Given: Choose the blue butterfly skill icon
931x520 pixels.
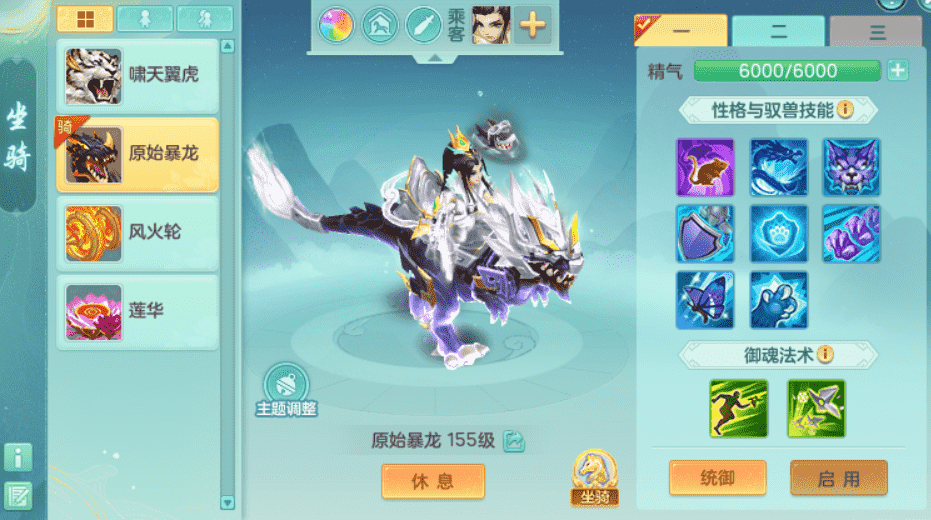Looking at the screenshot, I should coord(705,300).
